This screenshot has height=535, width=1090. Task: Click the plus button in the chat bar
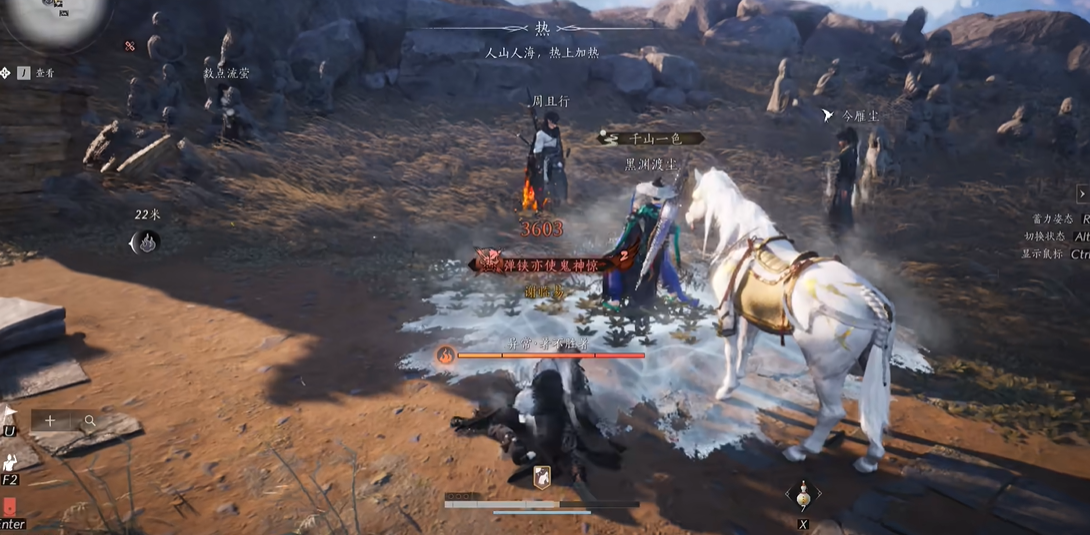click(x=50, y=421)
